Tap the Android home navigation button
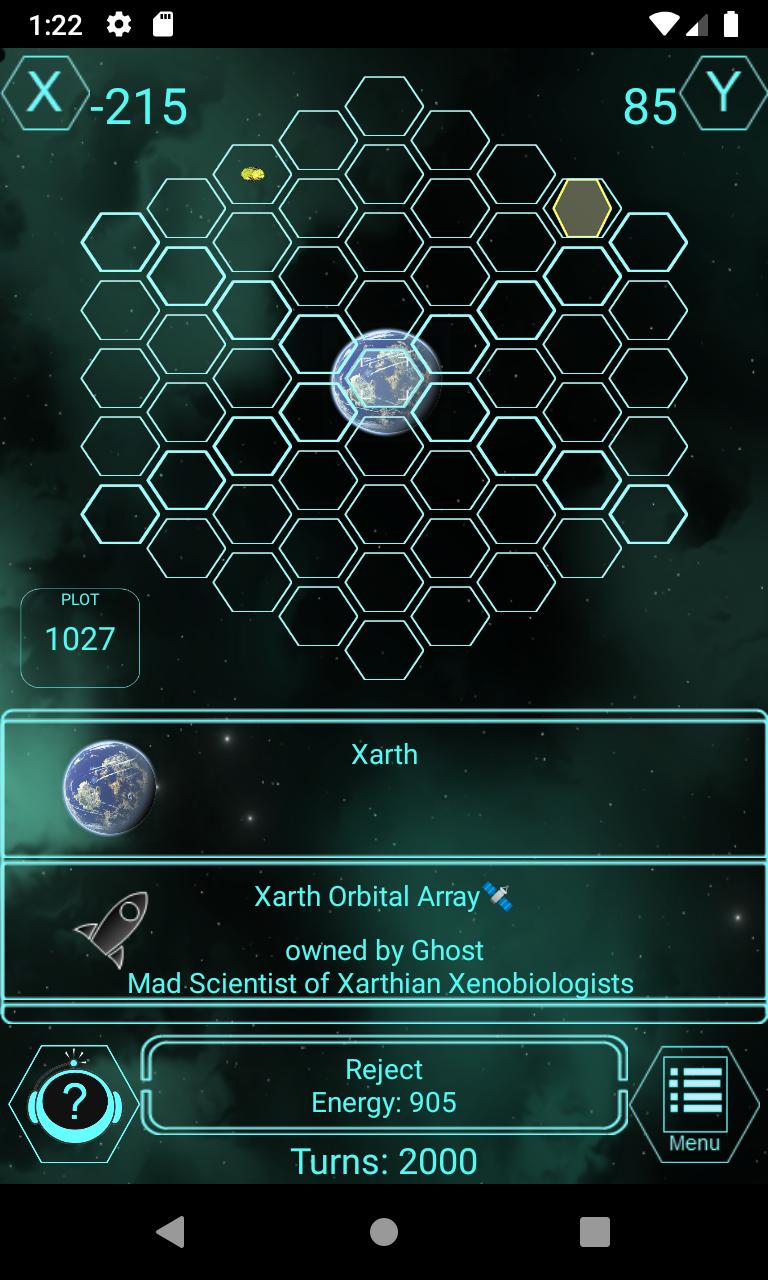This screenshot has width=768, height=1280. tap(384, 1232)
